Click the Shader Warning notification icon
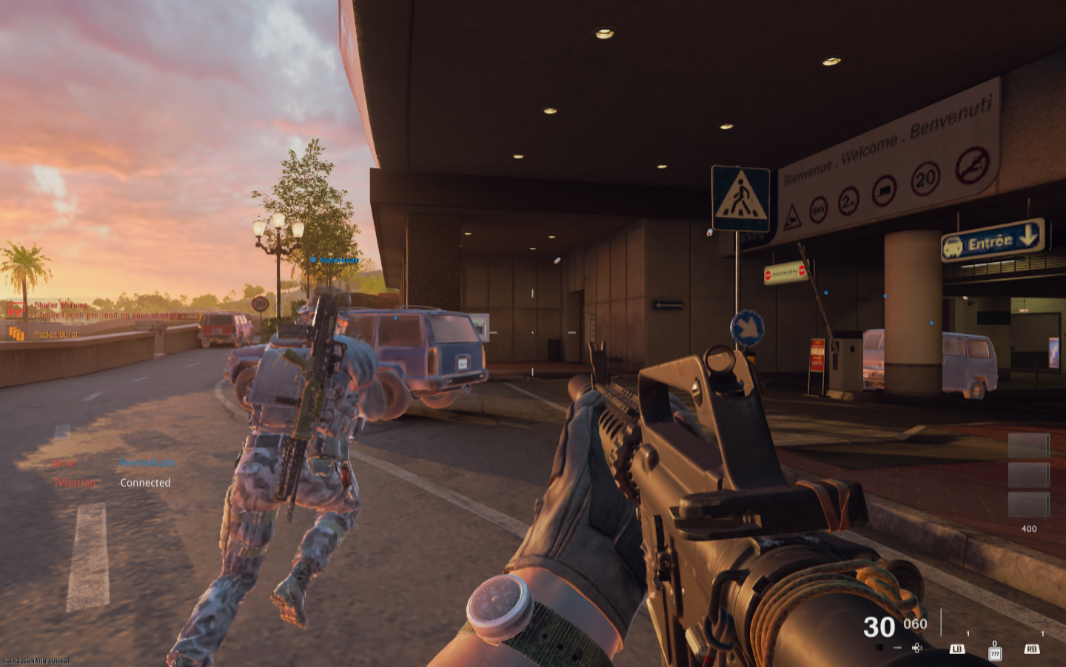 pos(16,310)
